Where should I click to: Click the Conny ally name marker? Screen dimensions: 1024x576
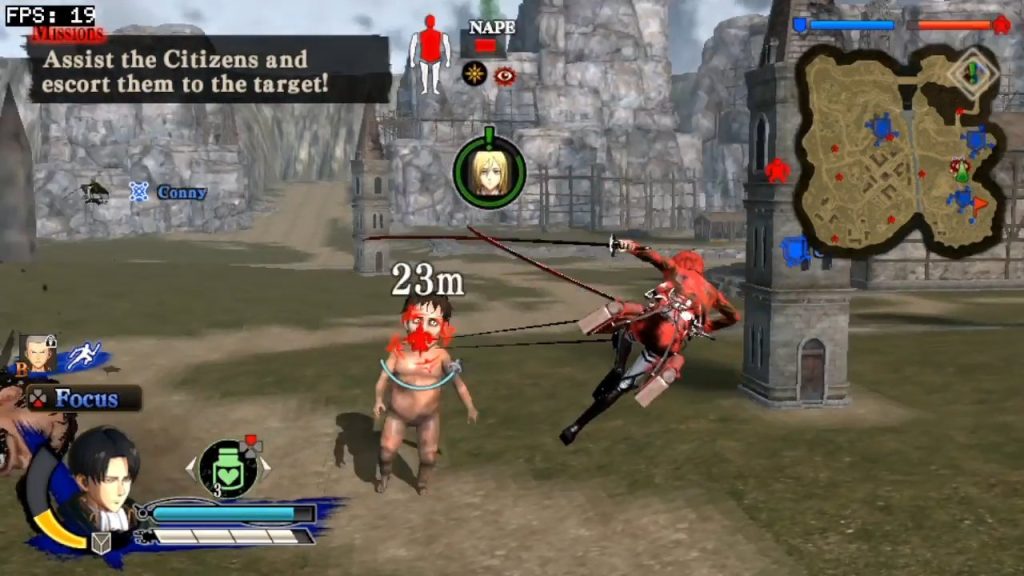click(x=181, y=192)
